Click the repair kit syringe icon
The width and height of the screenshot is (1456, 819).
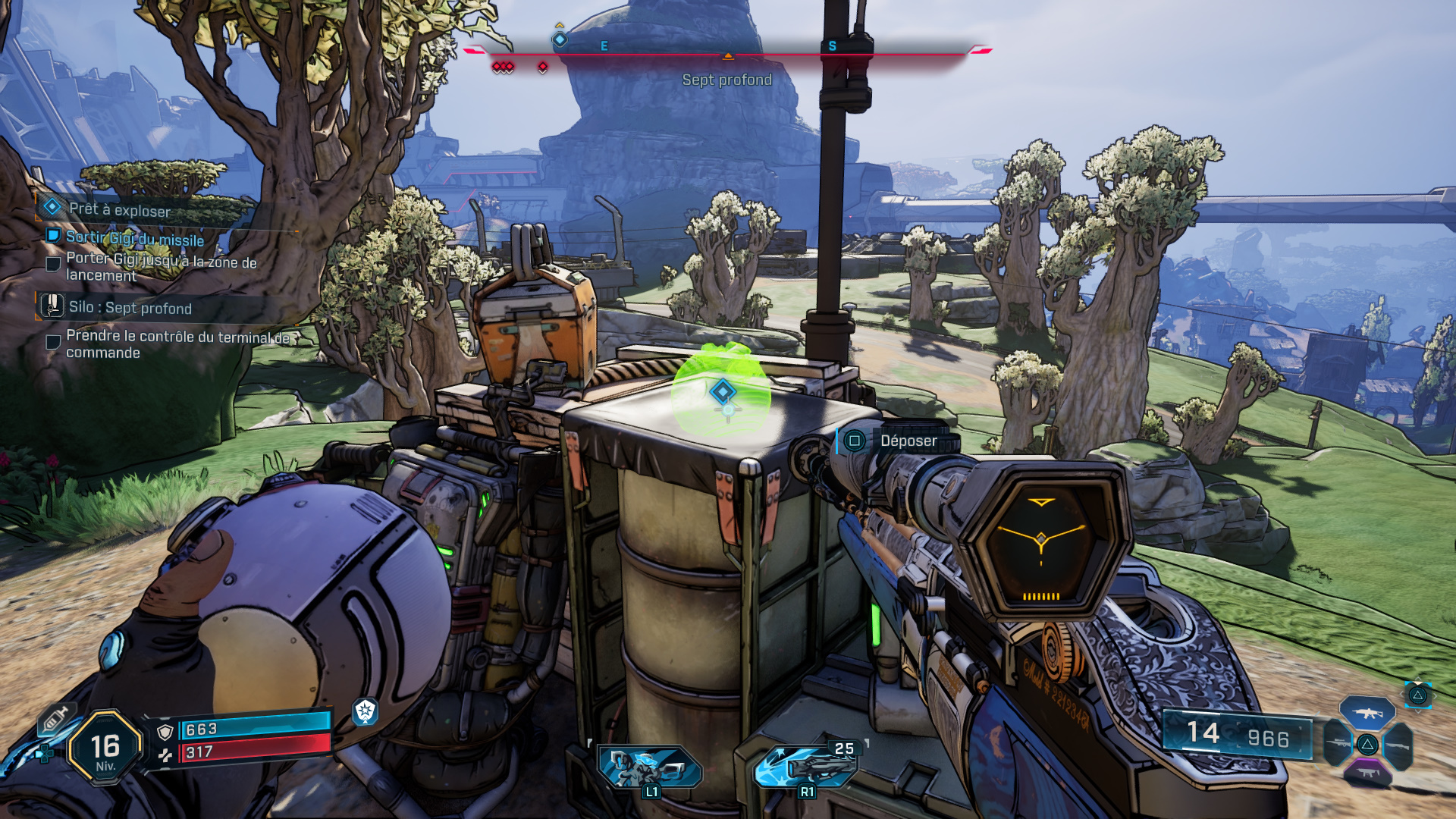pyautogui.click(x=55, y=717)
